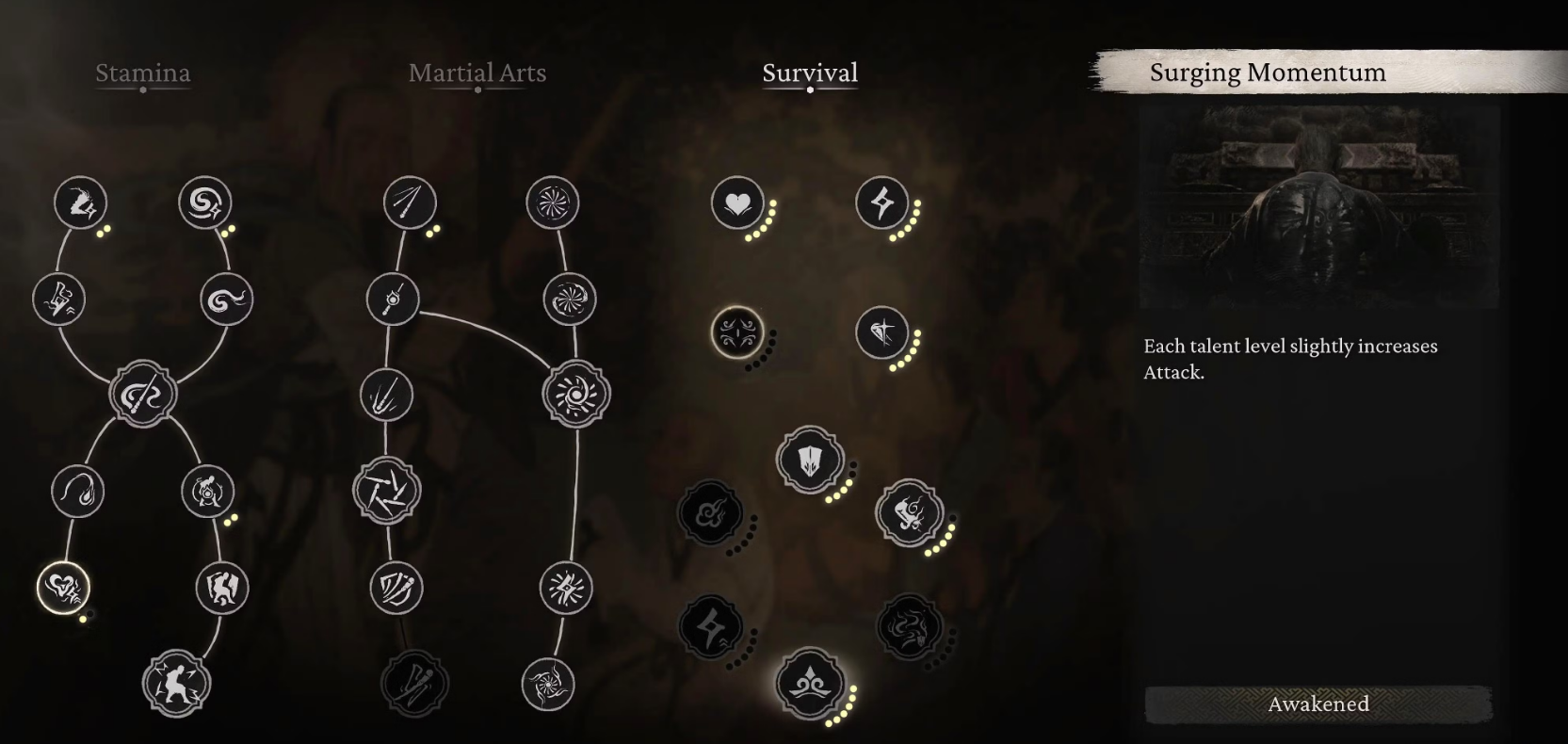Screen dimensions: 1568x744
Task: Select the highlighted Surging Momentum talent node
Action: click(x=809, y=684)
